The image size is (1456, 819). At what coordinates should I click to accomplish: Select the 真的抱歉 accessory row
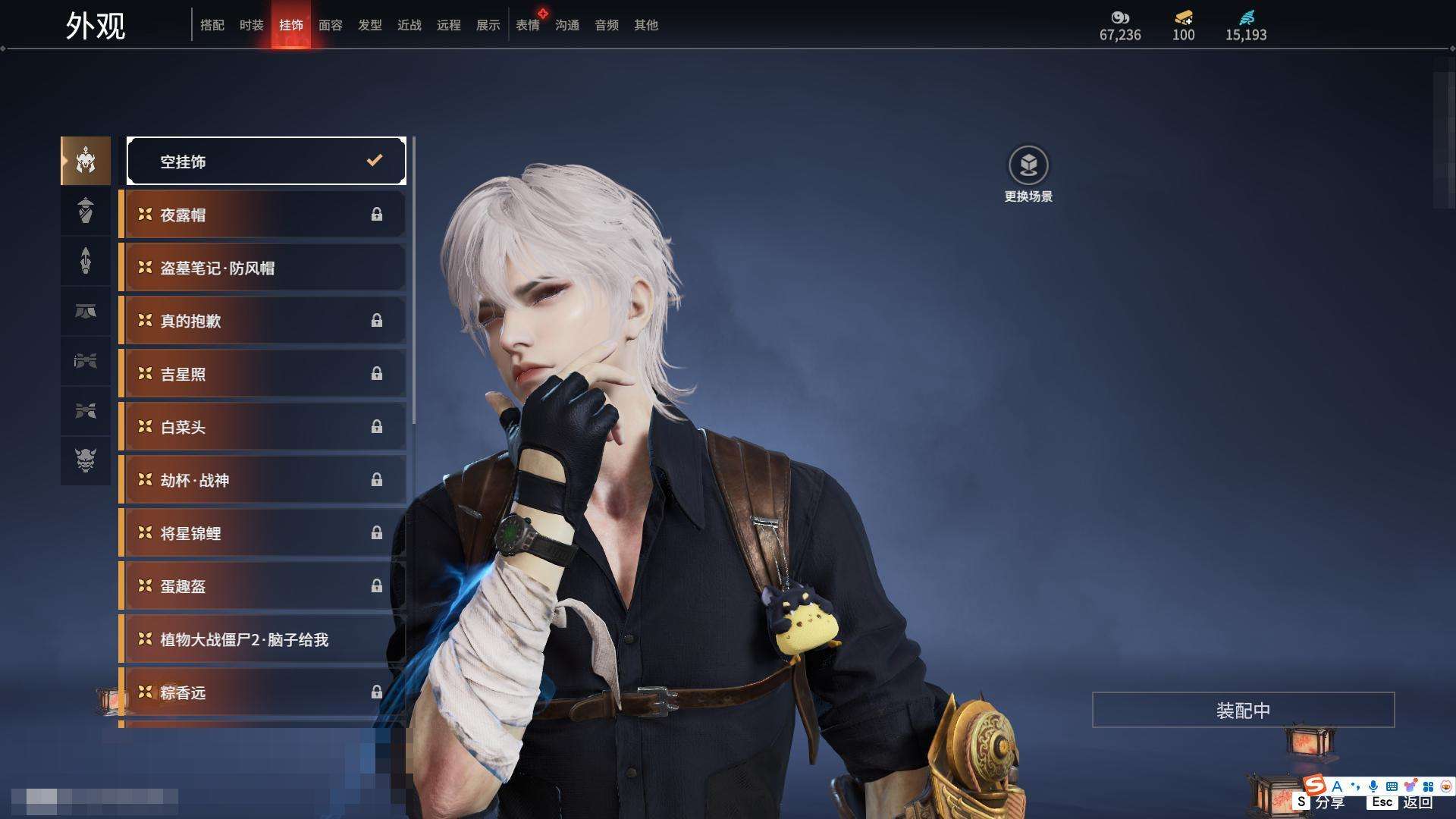[263, 321]
